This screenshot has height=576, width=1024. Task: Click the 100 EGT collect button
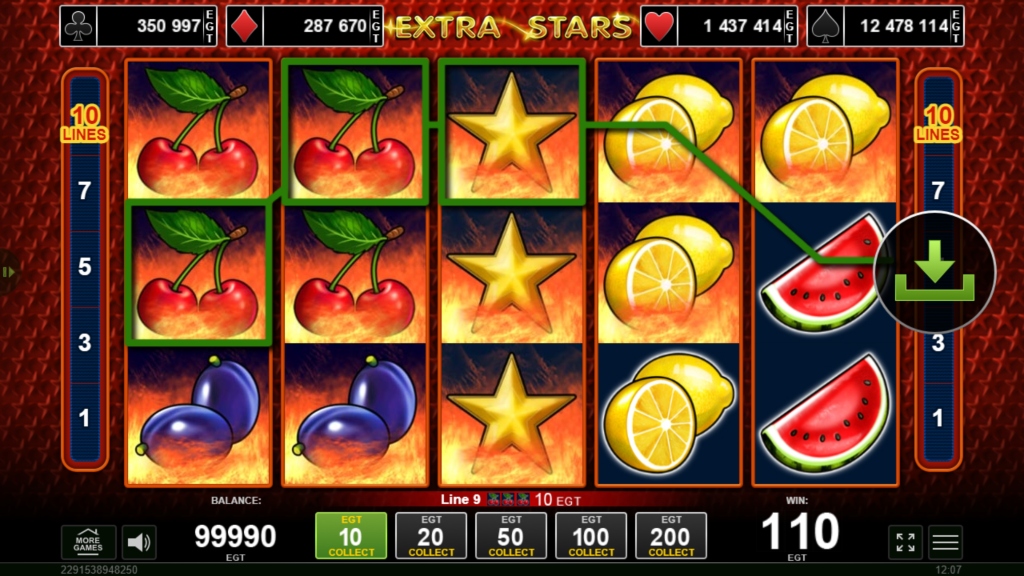point(591,536)
